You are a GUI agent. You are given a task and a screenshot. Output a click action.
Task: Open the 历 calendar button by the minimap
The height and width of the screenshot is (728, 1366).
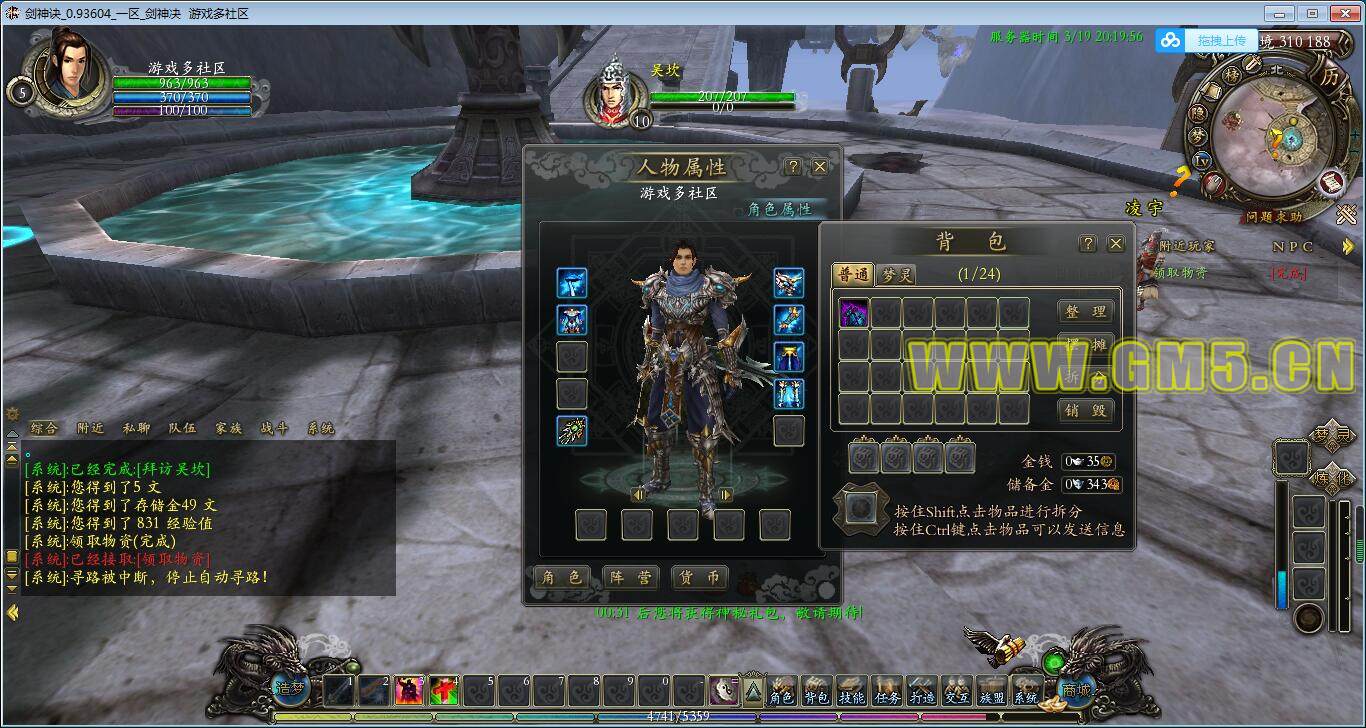pos(1329,76)
